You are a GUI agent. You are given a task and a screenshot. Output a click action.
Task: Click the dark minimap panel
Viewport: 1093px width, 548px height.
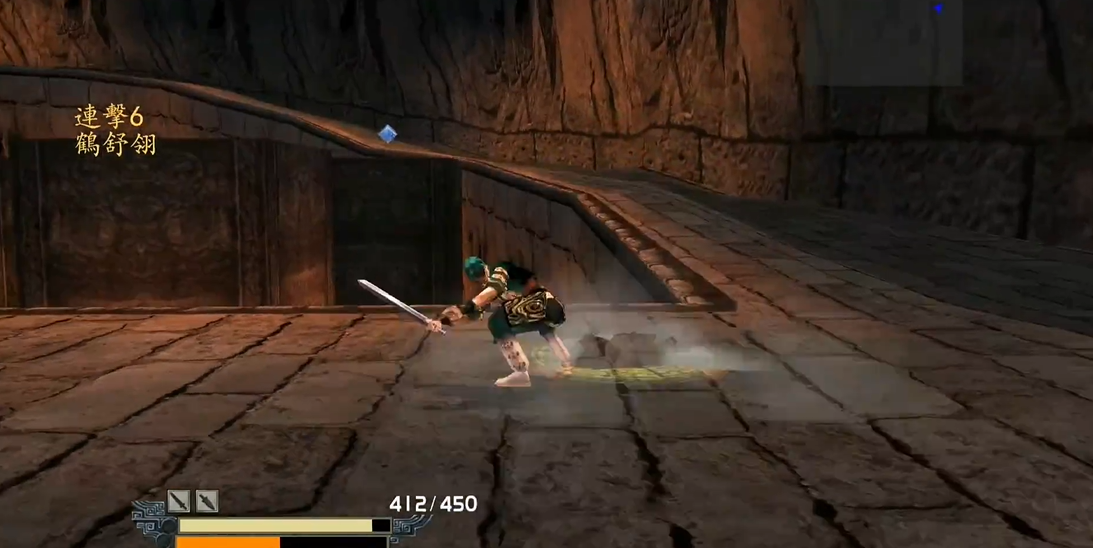(x=883, y=42)
